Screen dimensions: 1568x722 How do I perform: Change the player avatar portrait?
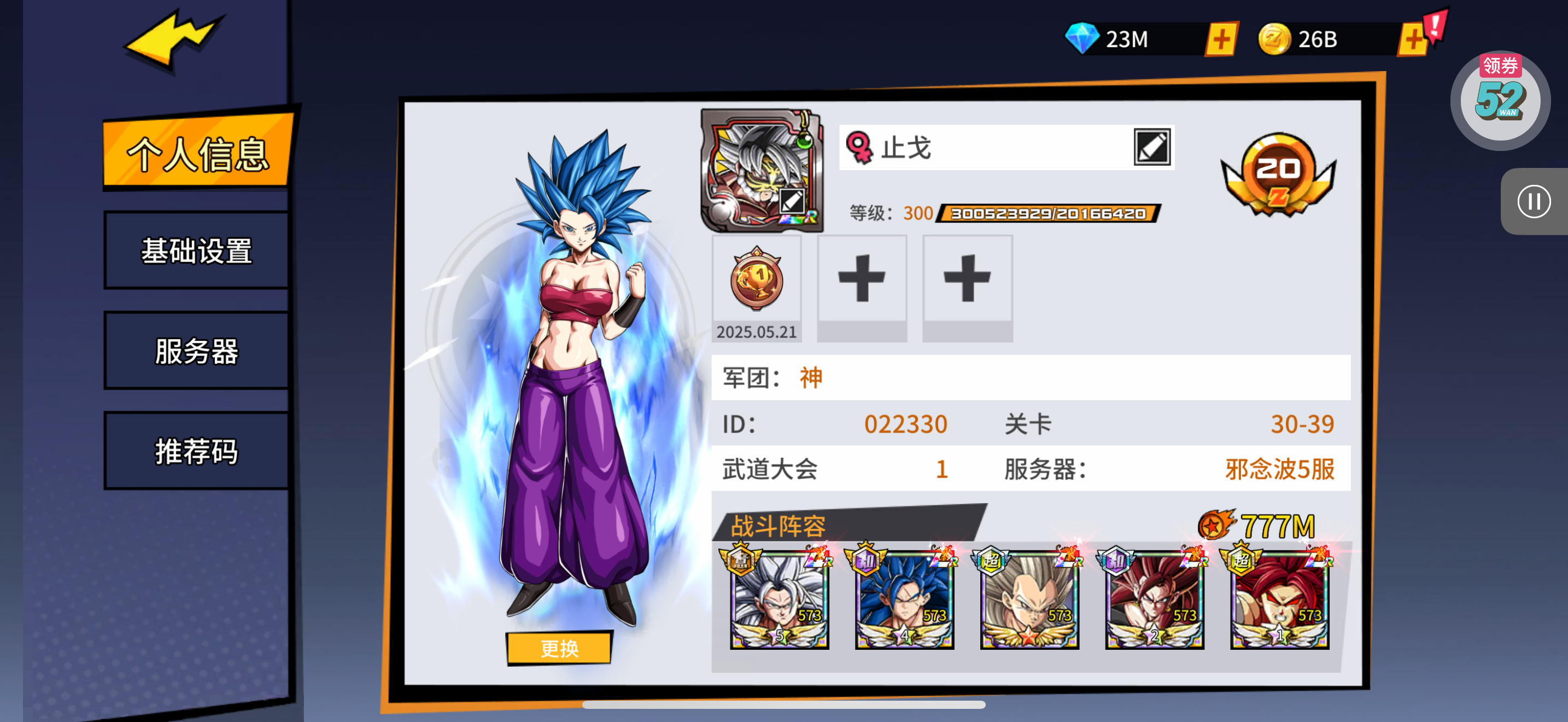(763, 171)
